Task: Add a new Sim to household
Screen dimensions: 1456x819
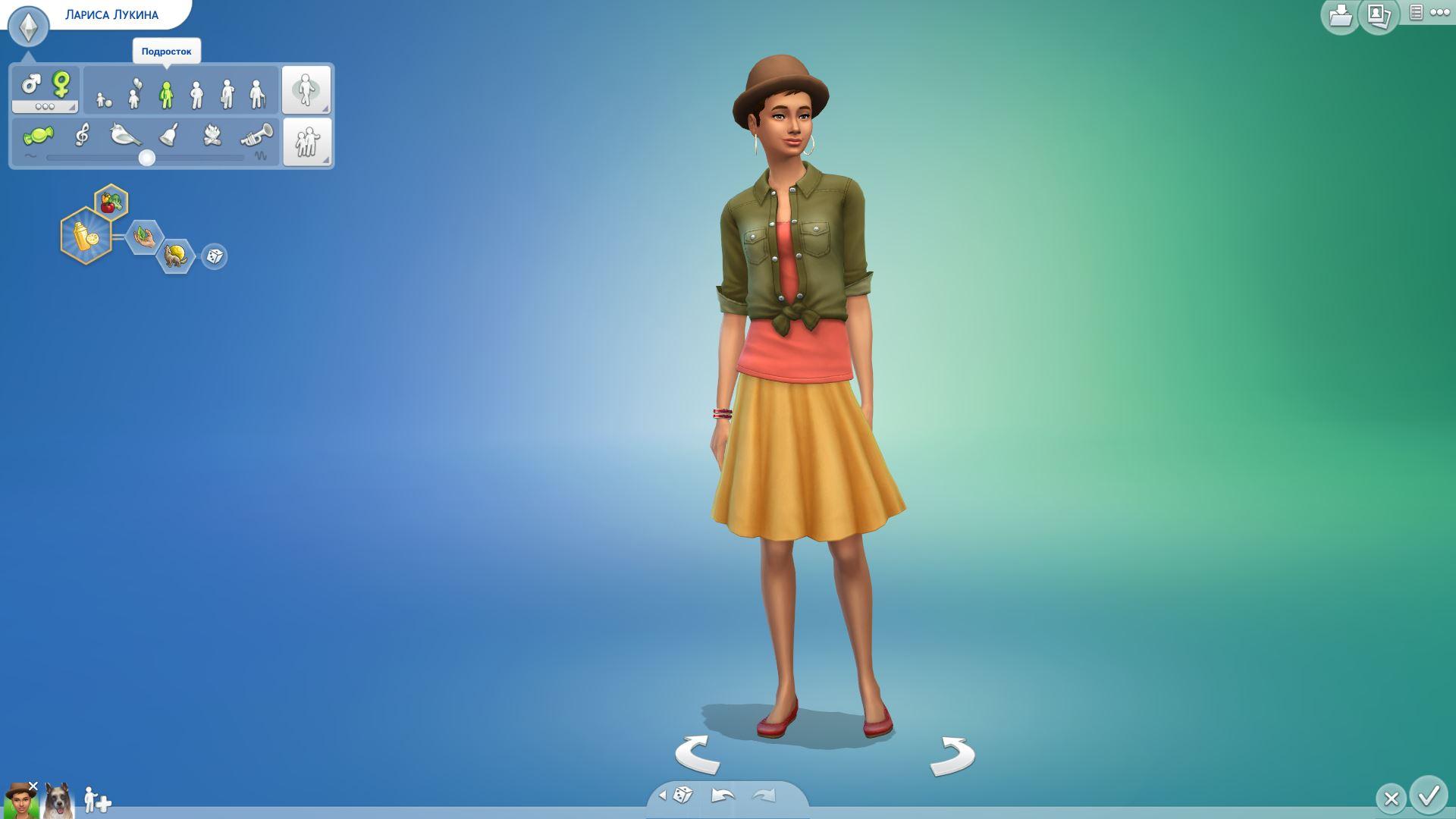Action: [97, 800]
